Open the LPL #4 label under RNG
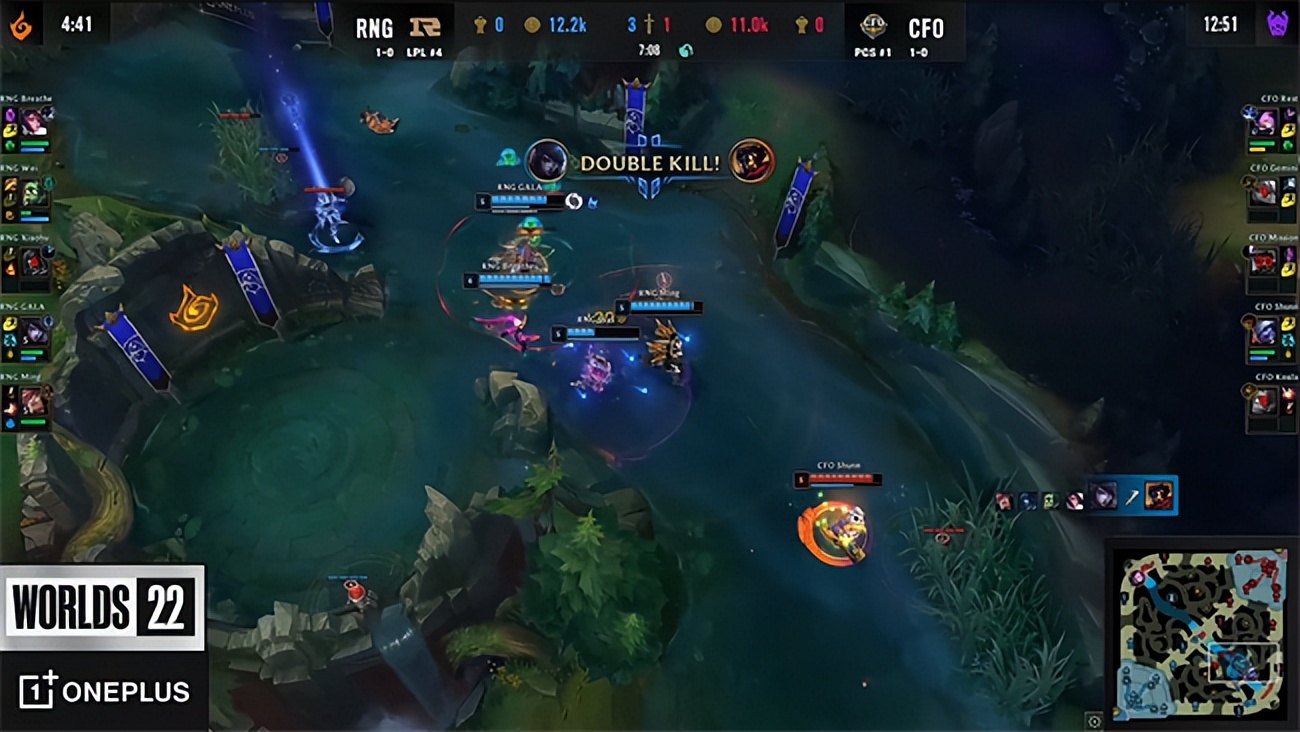 [x=422, y=49]
